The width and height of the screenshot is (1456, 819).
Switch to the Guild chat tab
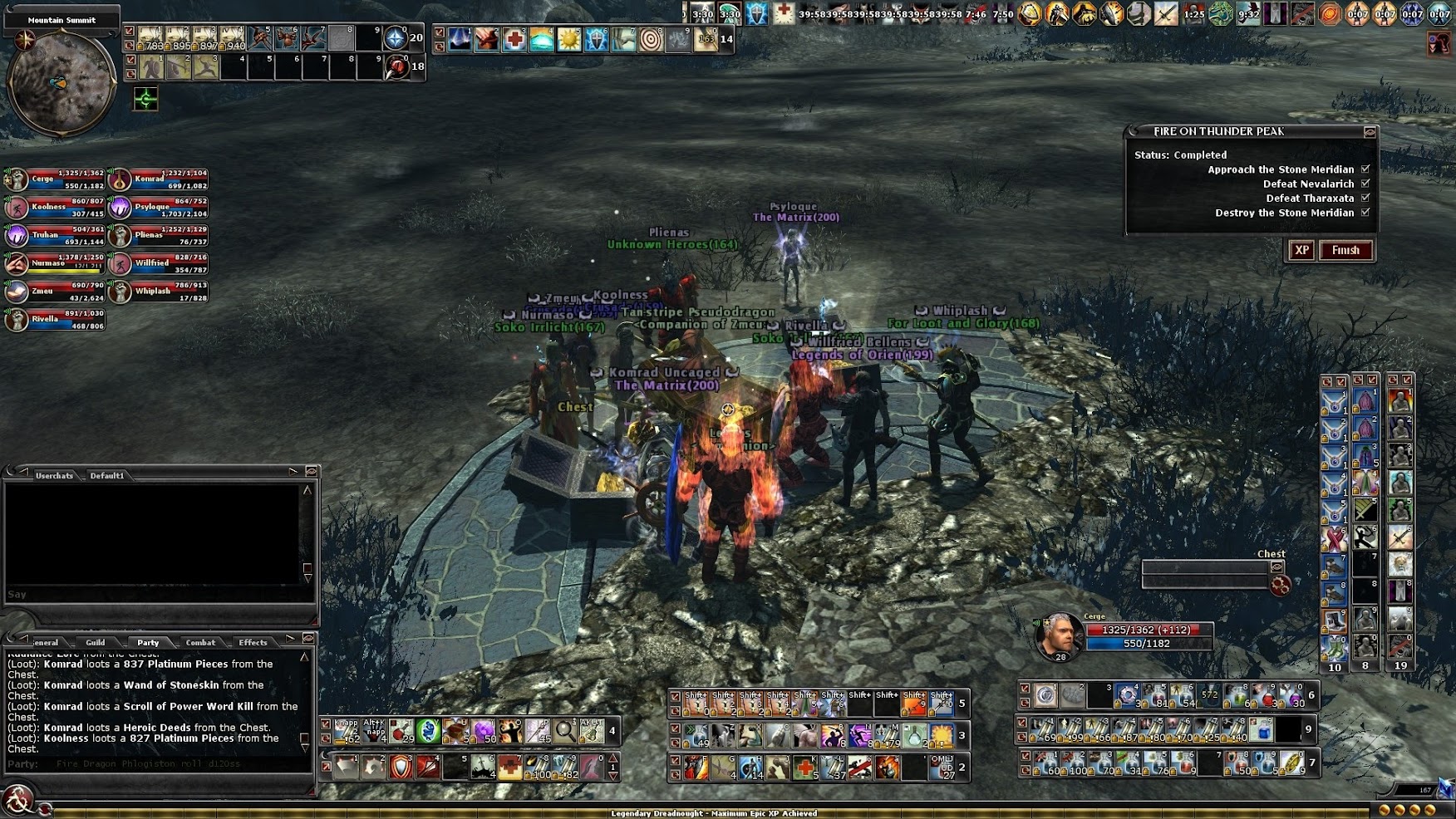click(x=96, y=642)
